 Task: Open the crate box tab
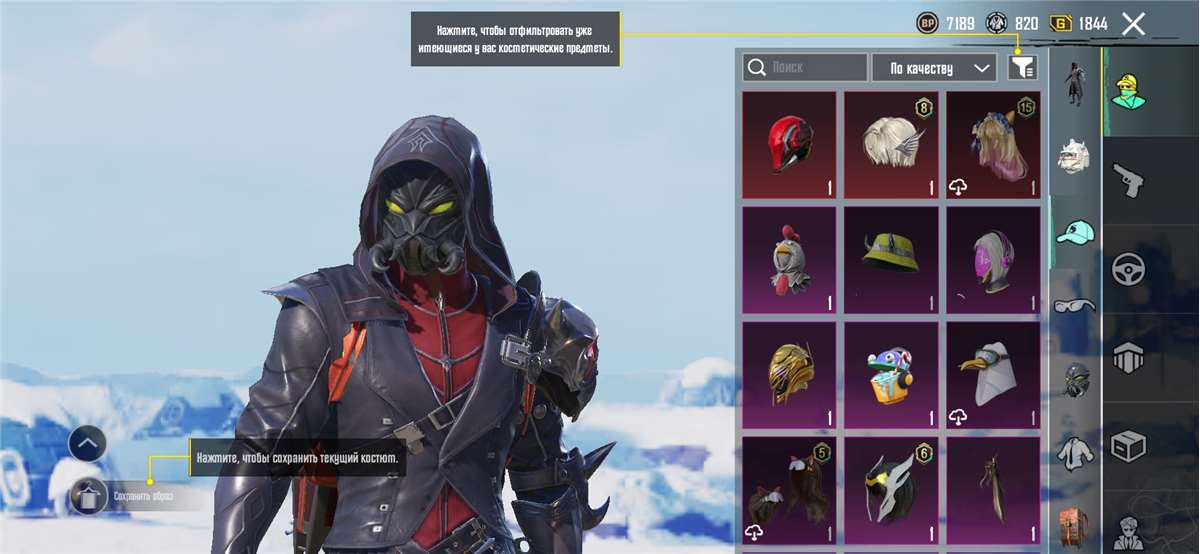[x=1129, y=446]
